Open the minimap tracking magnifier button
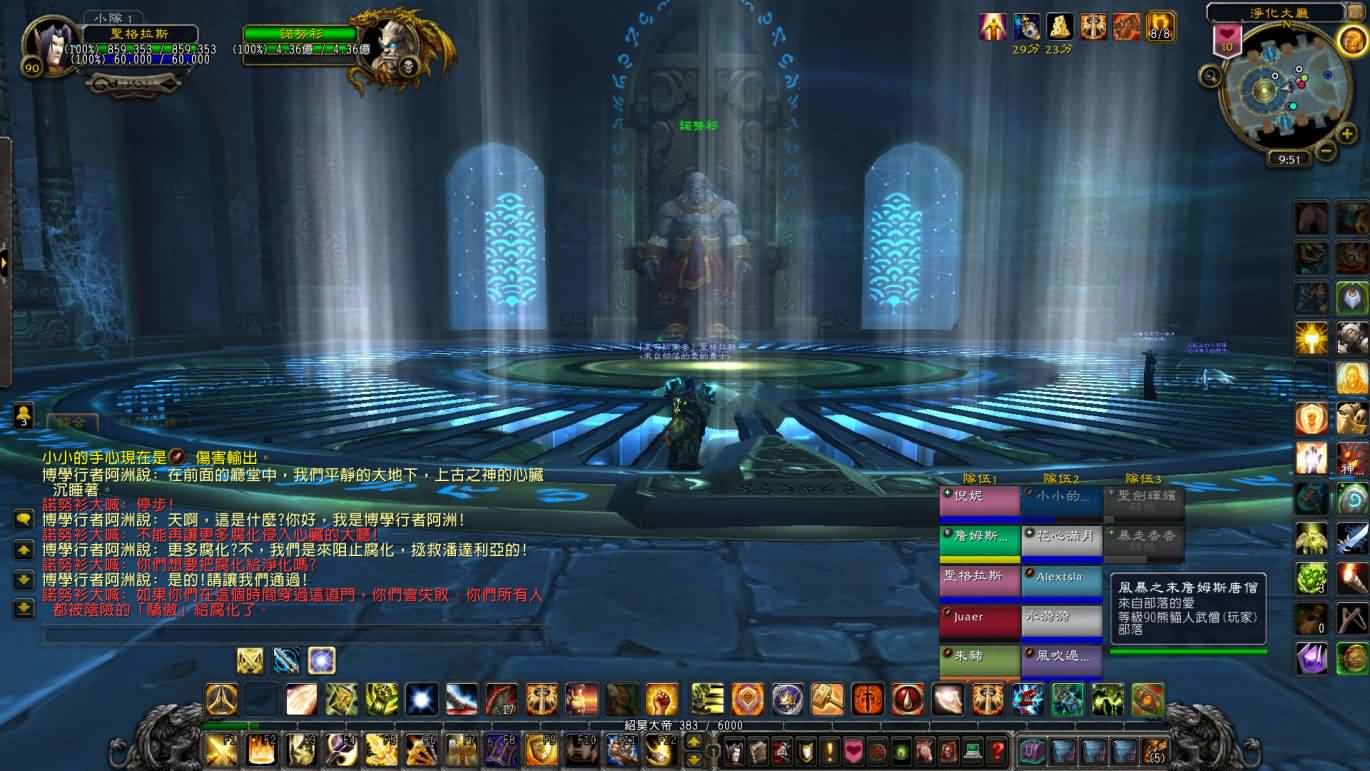Image resolution: width=1370 pixels, height=771 pixels. point(1211,75)
